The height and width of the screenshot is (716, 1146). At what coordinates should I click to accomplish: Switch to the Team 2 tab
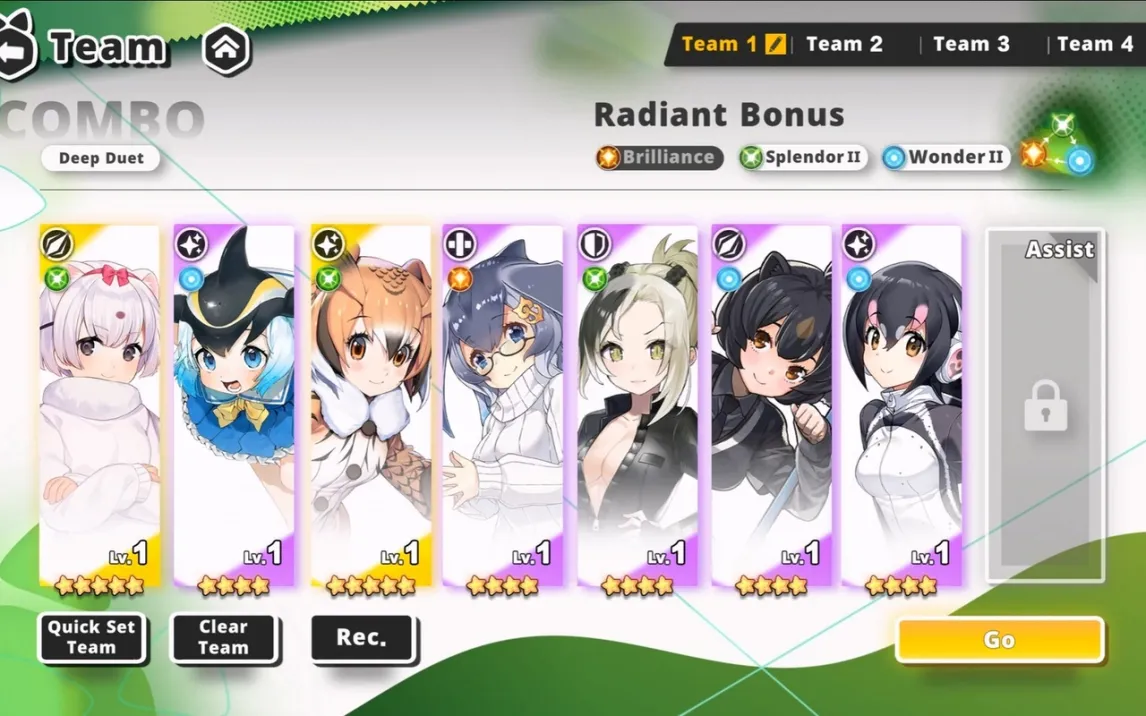tap(844, 44)
